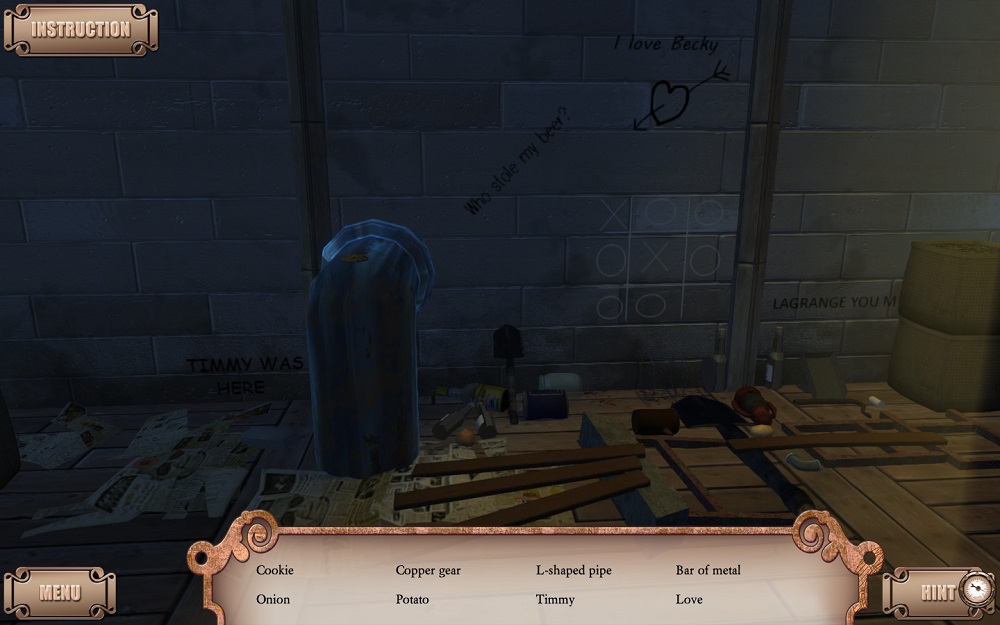Click the L-shaped pipe list entry

[x=573, y=570]
